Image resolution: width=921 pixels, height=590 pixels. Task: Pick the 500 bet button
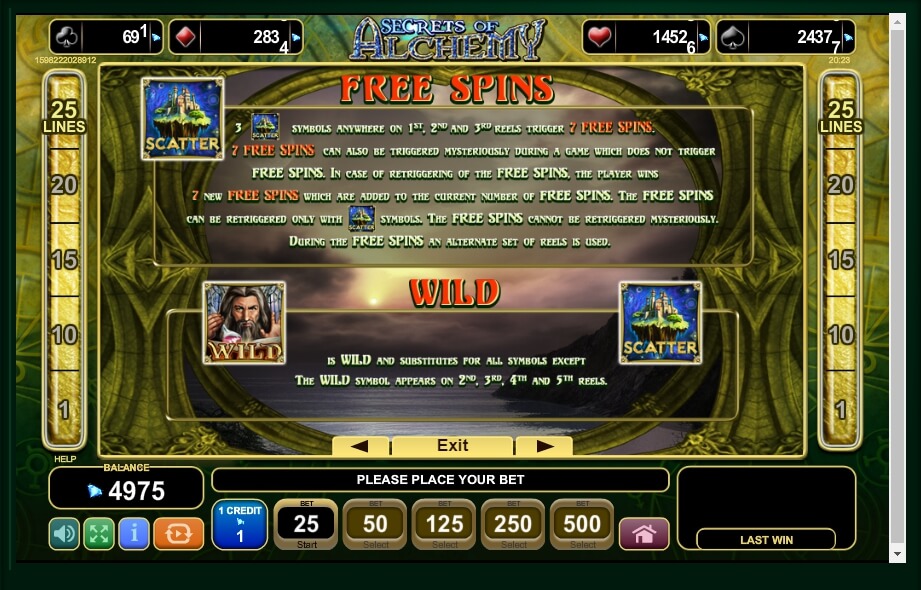click(x=582, y=524)
